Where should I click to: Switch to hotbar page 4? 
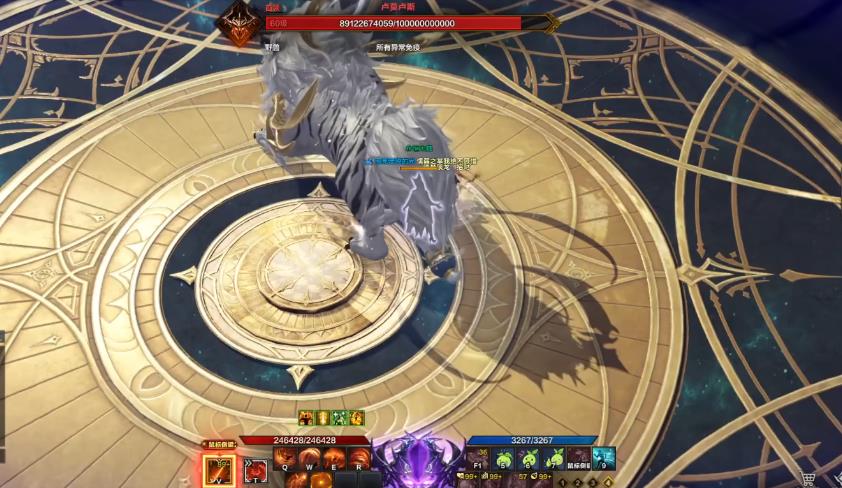608,482
